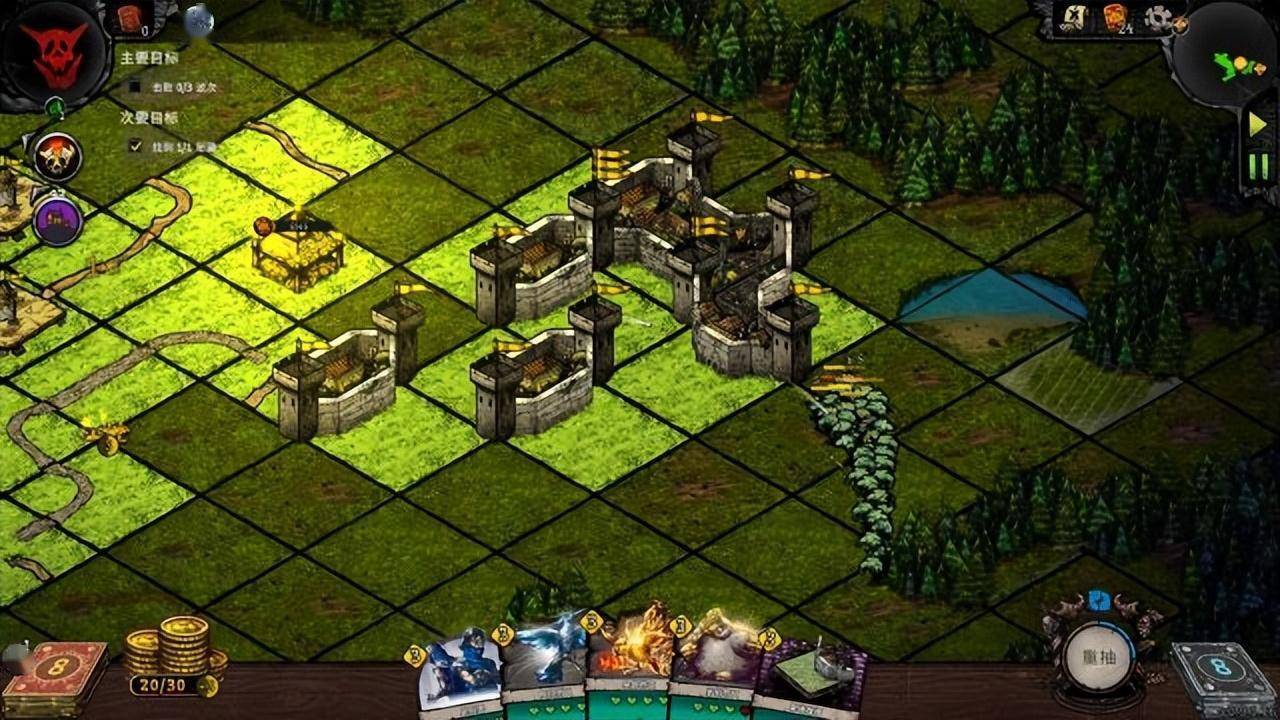
Task: Click the yellow play speed button
Action: click(1257, 125)
